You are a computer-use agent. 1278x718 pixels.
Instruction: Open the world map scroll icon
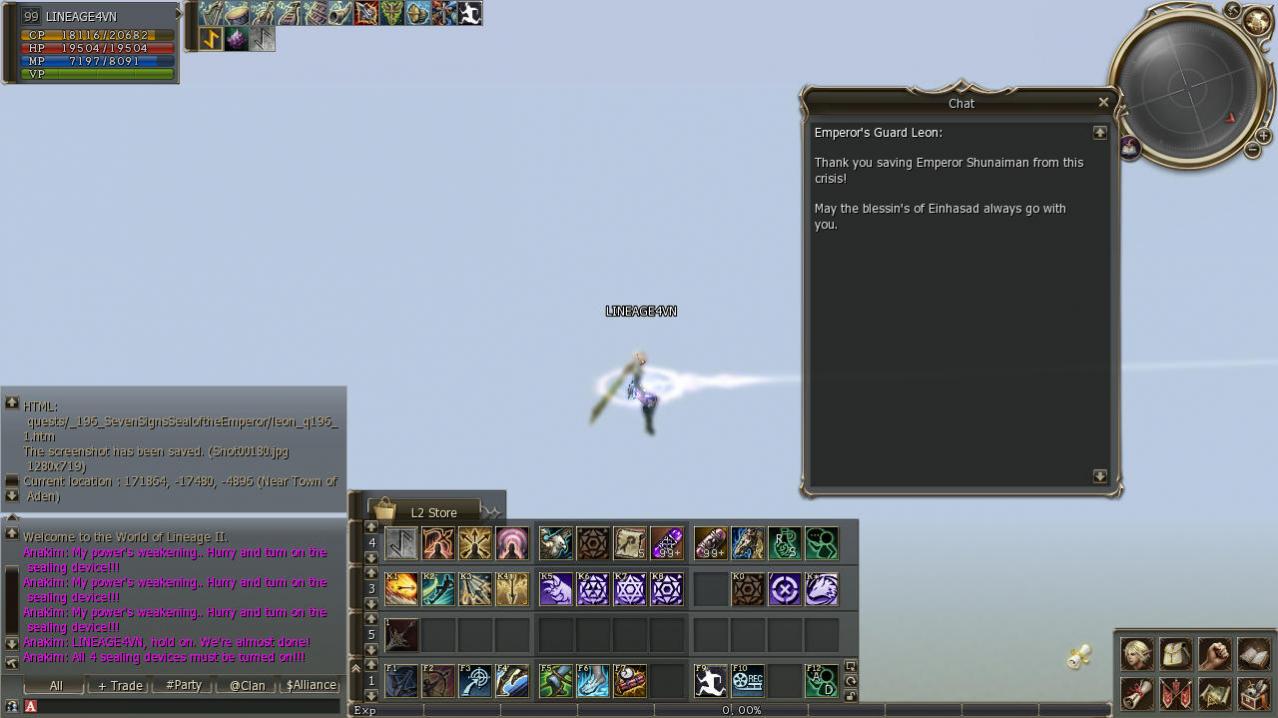[x=1214, y=692]
